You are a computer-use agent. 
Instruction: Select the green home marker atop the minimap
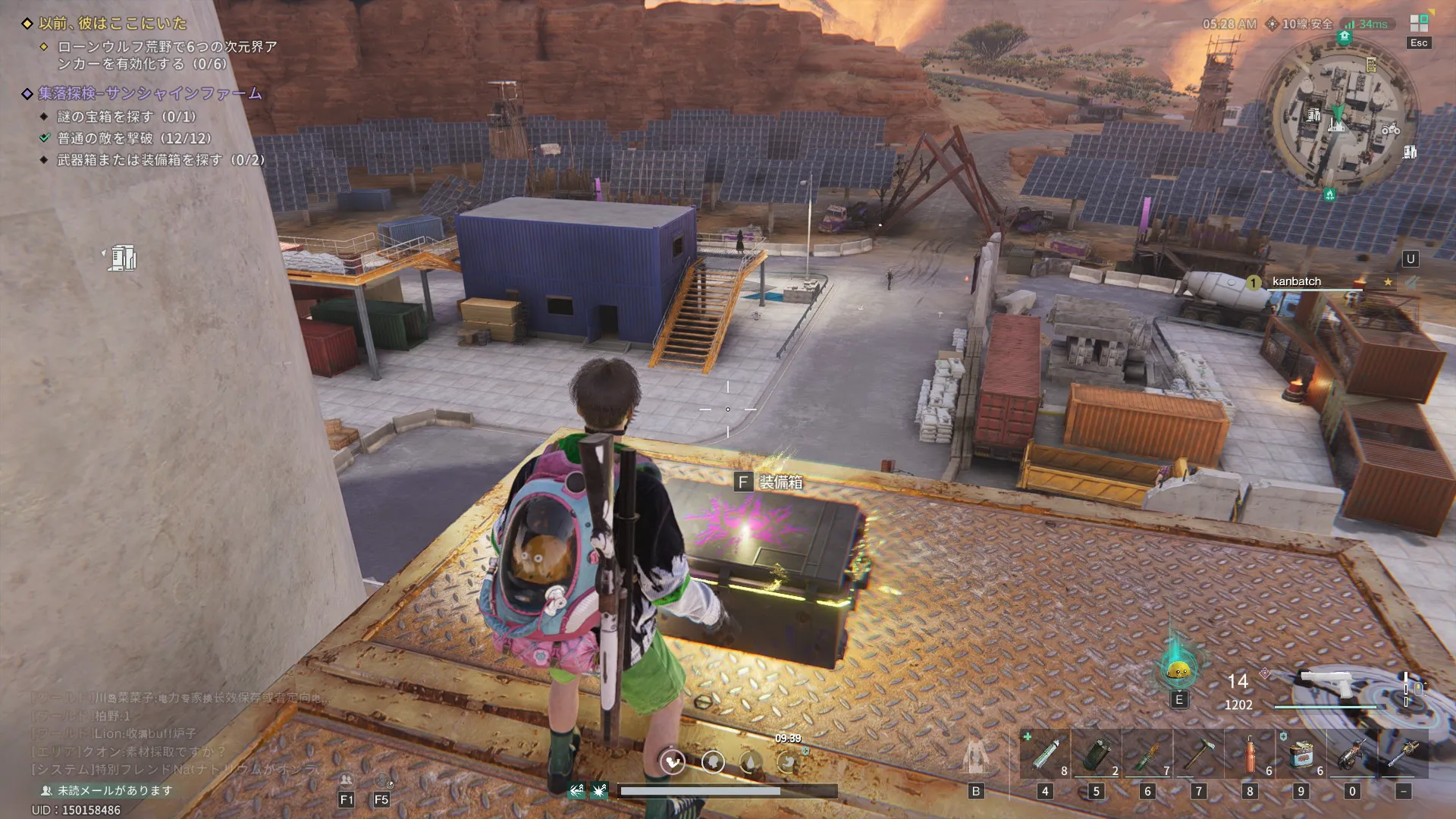(x=1345, y=36)
